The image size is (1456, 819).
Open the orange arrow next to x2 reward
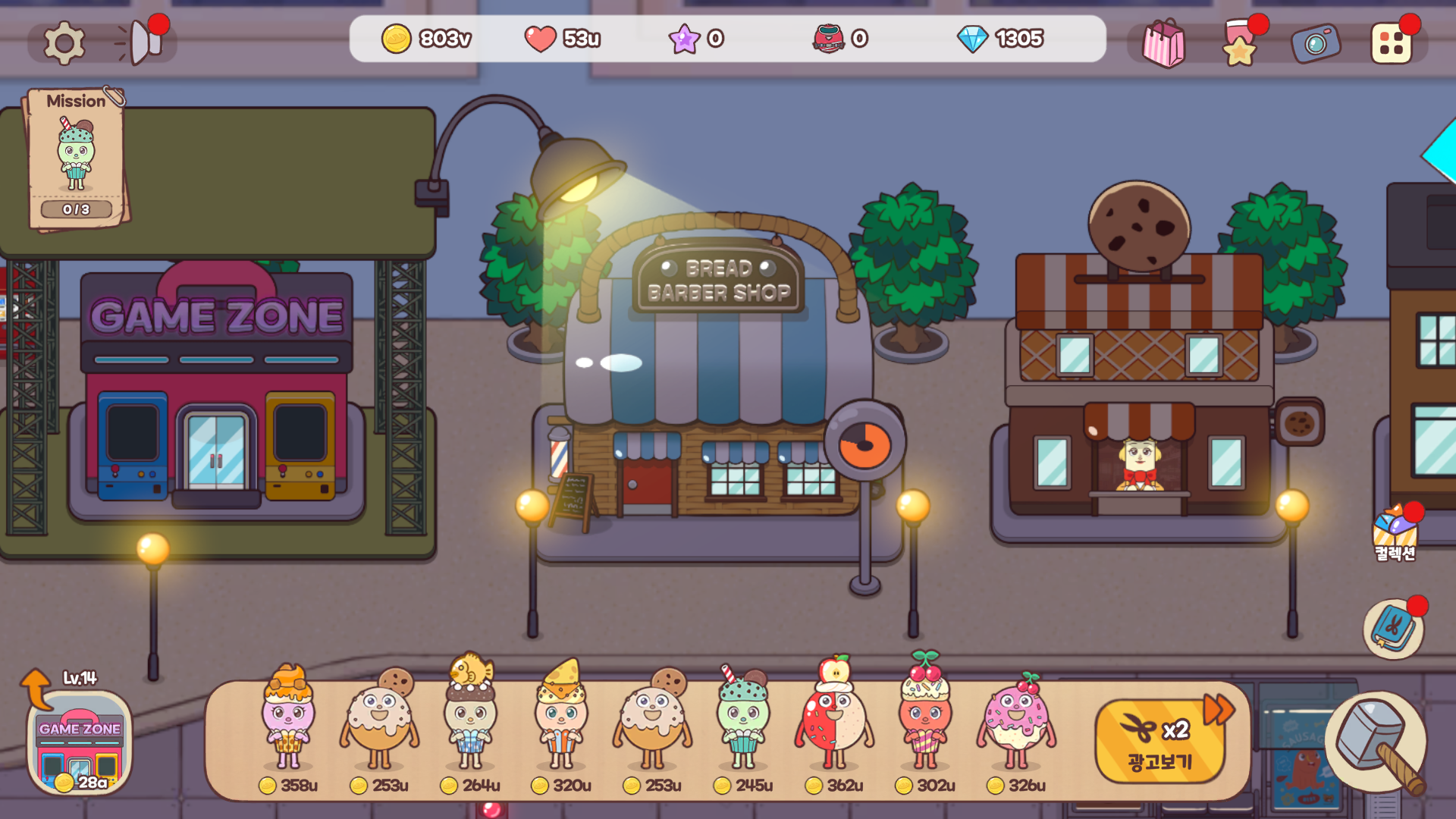point(1217,709)
